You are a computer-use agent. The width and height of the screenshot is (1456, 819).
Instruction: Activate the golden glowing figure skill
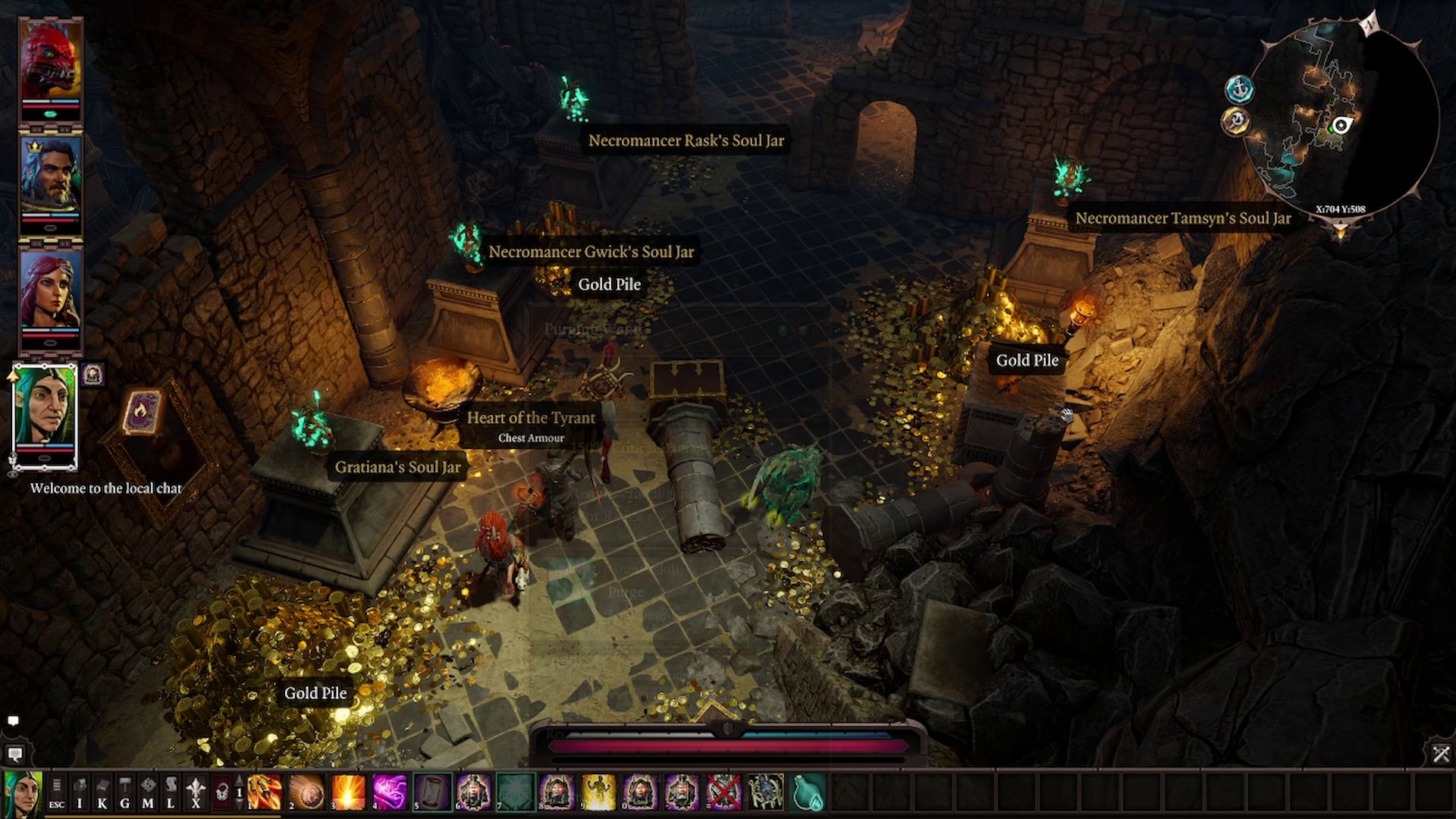[598, 793]
